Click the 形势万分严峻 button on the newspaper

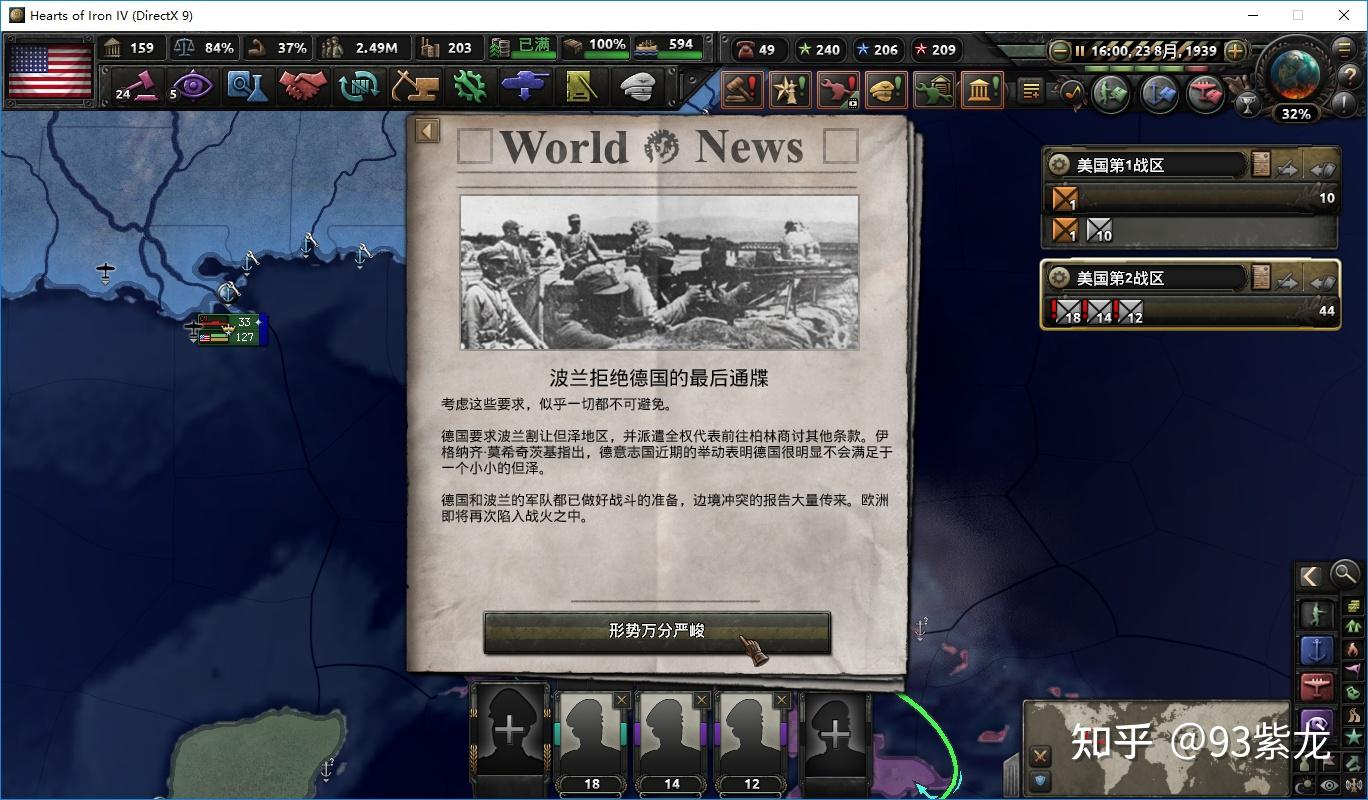656,632
